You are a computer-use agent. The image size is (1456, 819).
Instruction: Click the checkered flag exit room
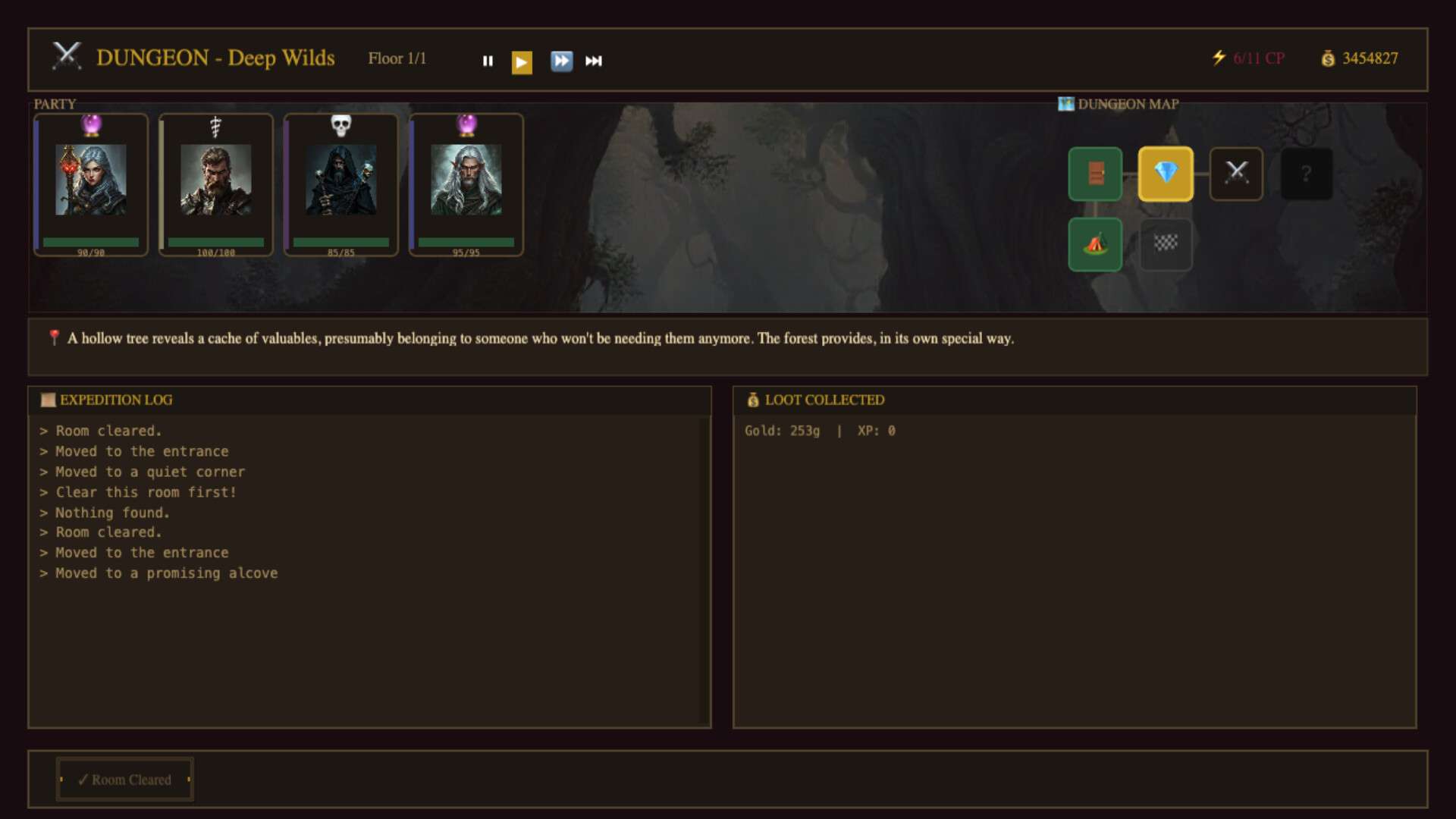(x=1166, y=245)
